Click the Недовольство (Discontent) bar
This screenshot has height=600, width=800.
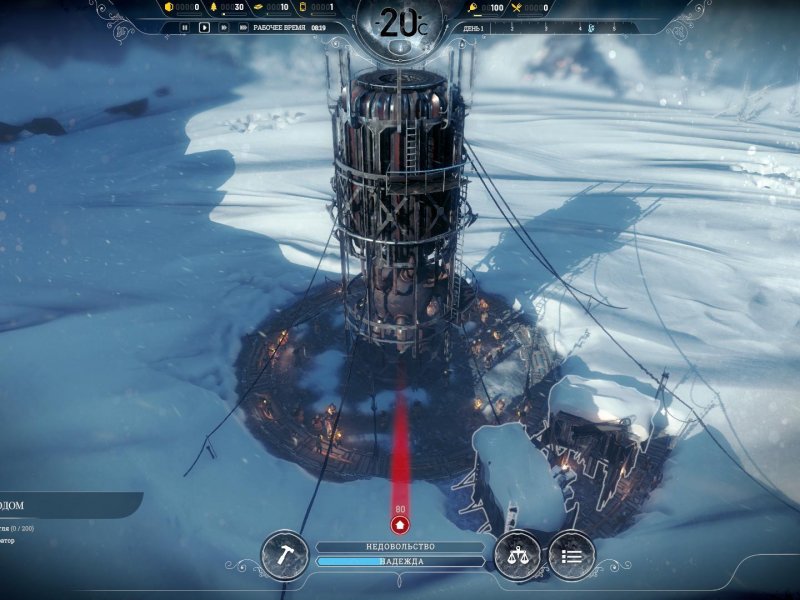click(x=400, y=547)
